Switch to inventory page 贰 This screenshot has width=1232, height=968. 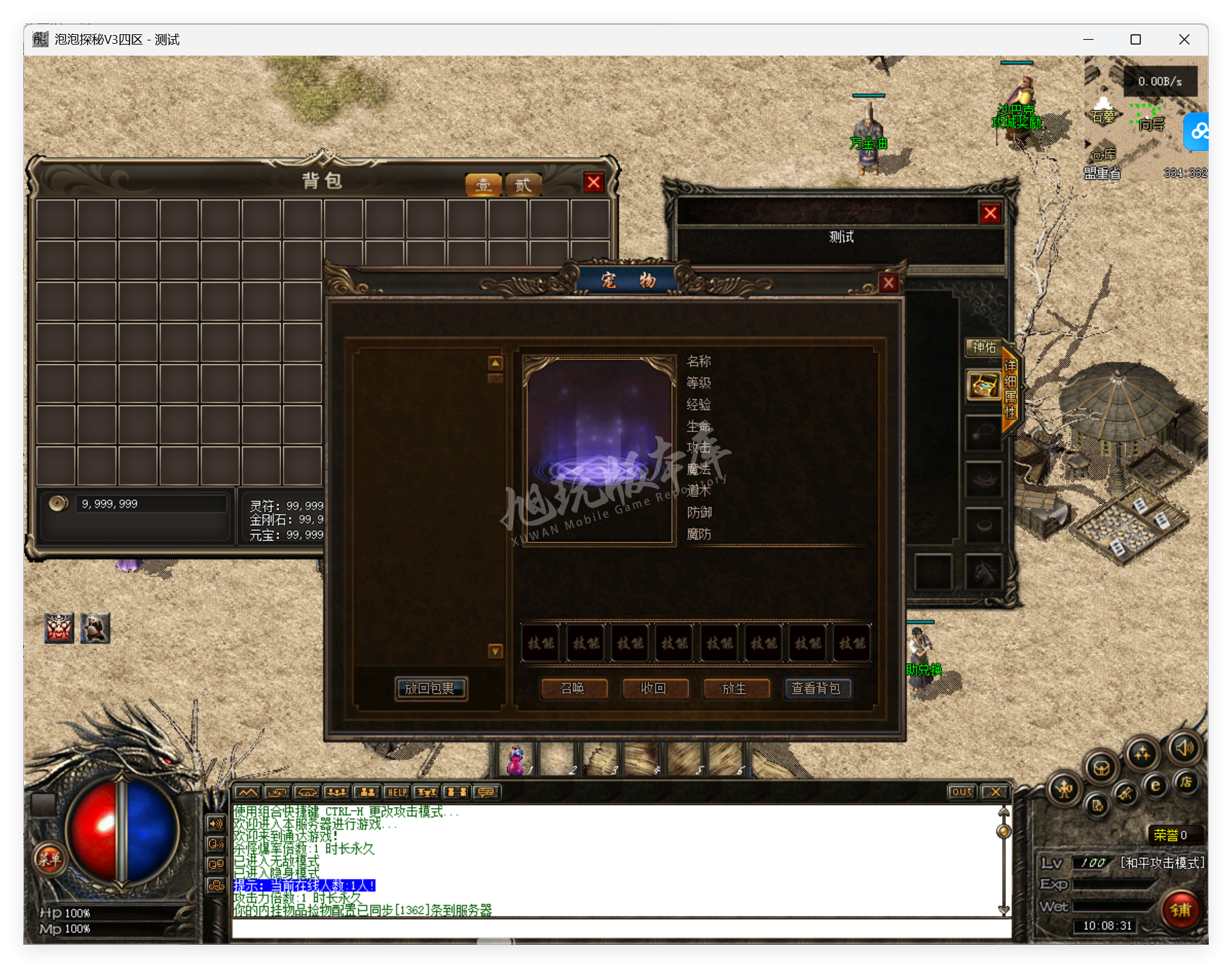(x=523, y=184)
